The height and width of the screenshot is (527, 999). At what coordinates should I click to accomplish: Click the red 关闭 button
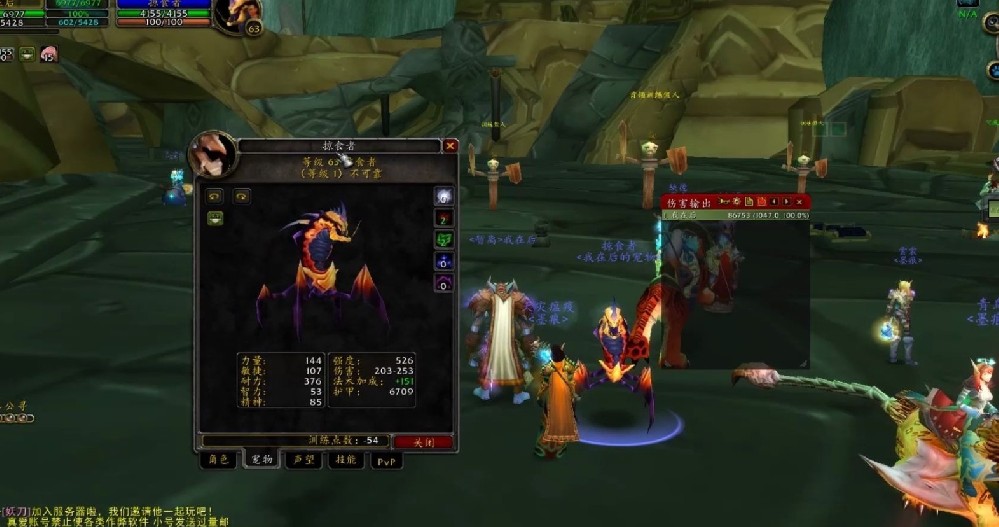(423, 441)
